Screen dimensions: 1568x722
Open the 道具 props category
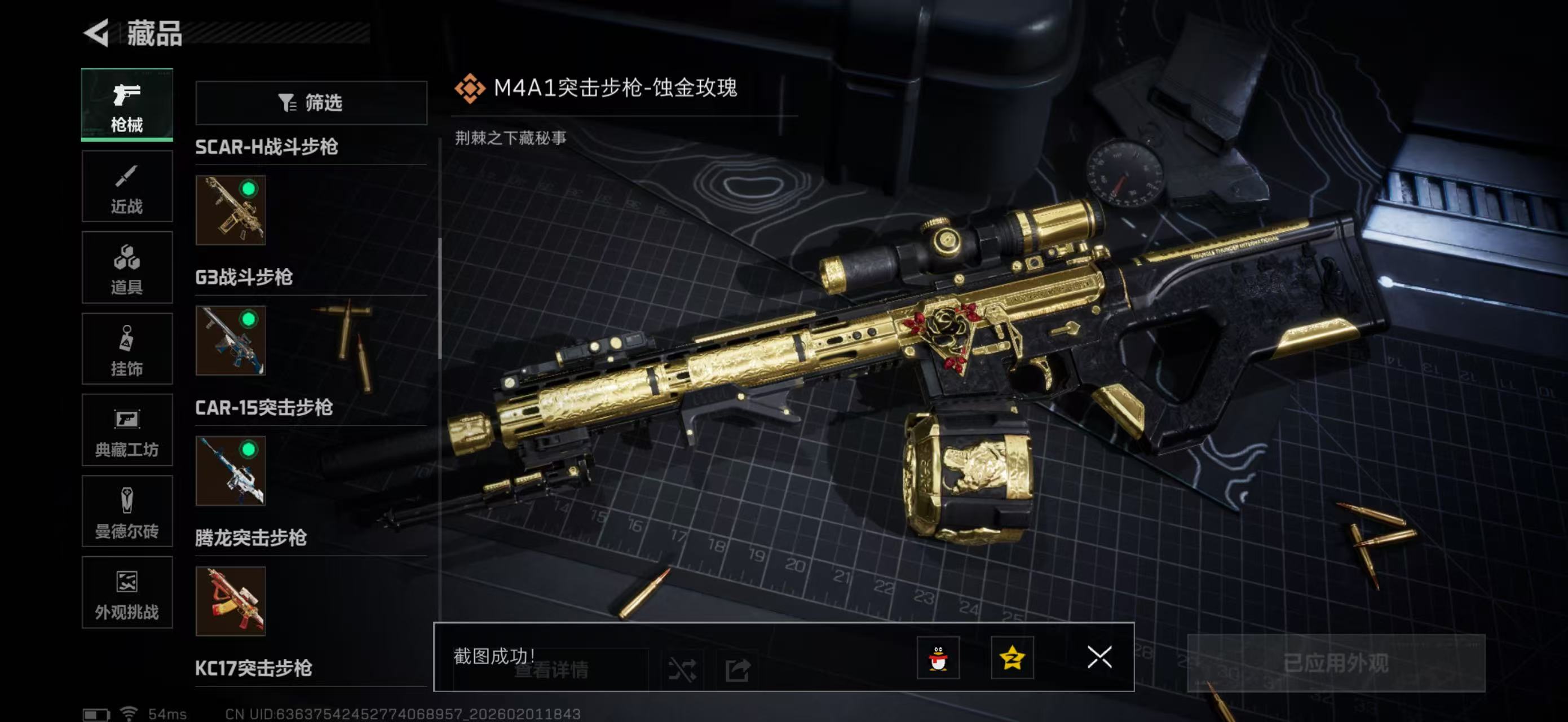127,268
